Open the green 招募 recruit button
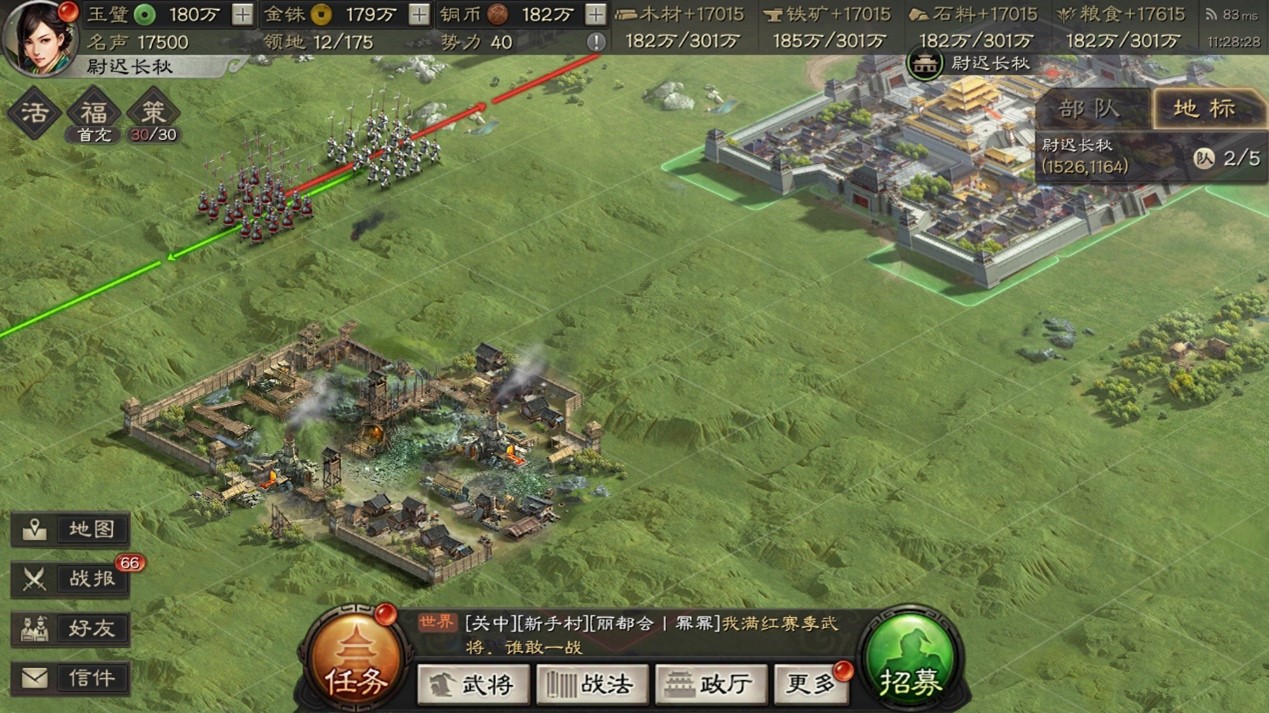Image resolution: width=1269 pixels, height=713 pixels. (x=910, y=661)
